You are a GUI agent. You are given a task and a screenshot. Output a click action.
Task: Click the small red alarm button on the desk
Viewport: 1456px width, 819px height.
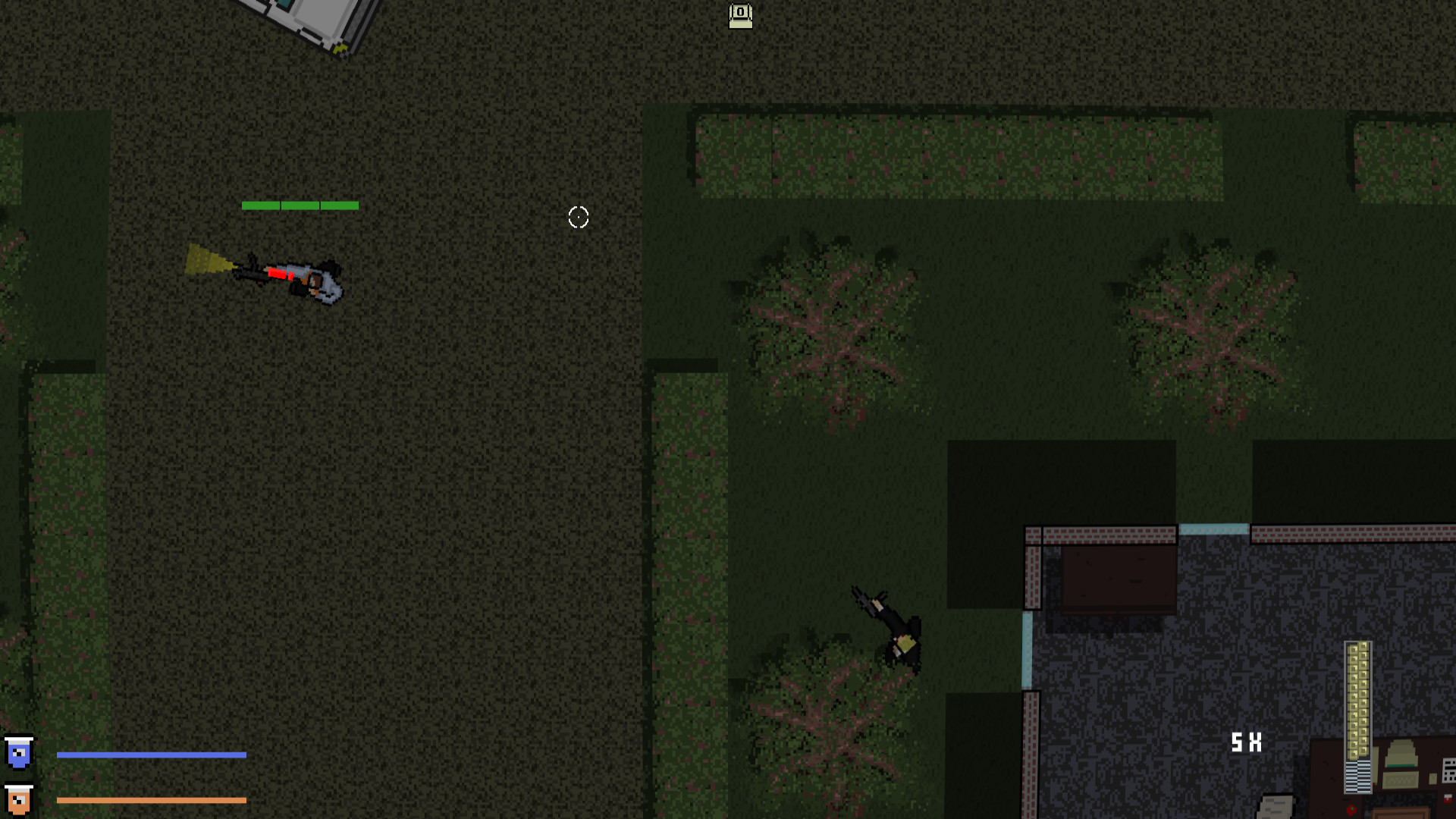pos(1352,810)
